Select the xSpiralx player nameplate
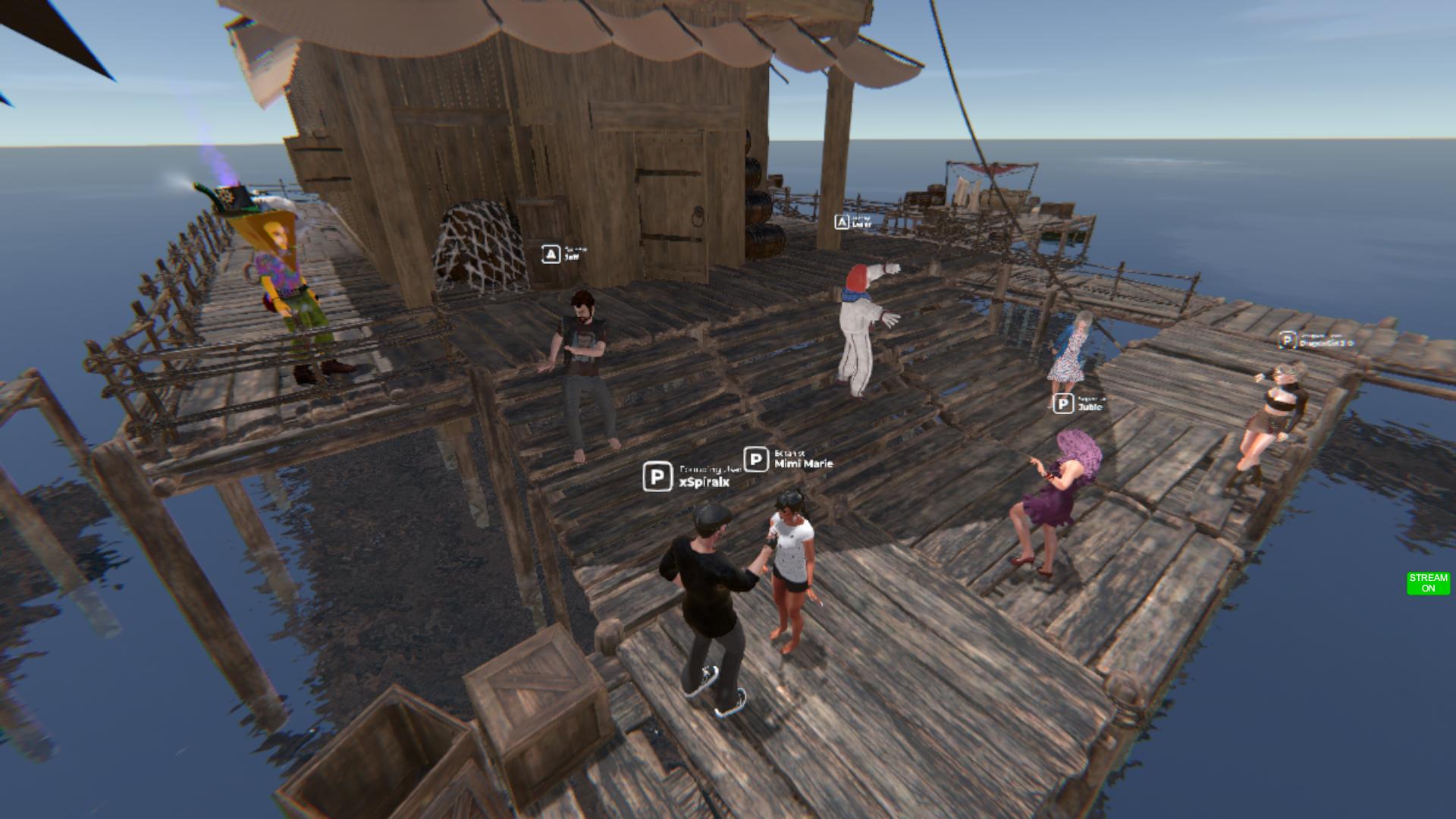This screenshot has height=819, width=1456. tap(687, 477)
